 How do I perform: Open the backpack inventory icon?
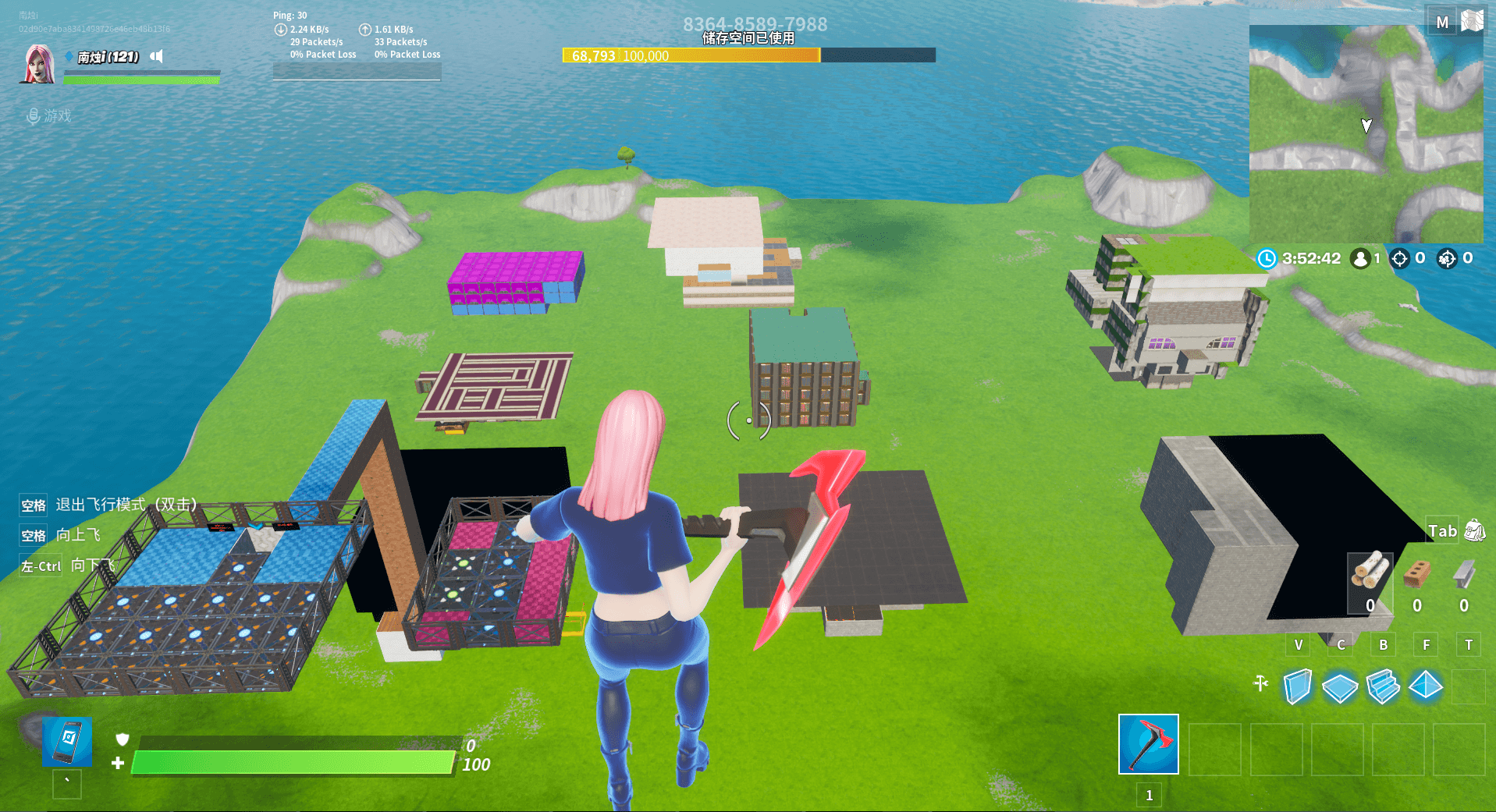1474,530
